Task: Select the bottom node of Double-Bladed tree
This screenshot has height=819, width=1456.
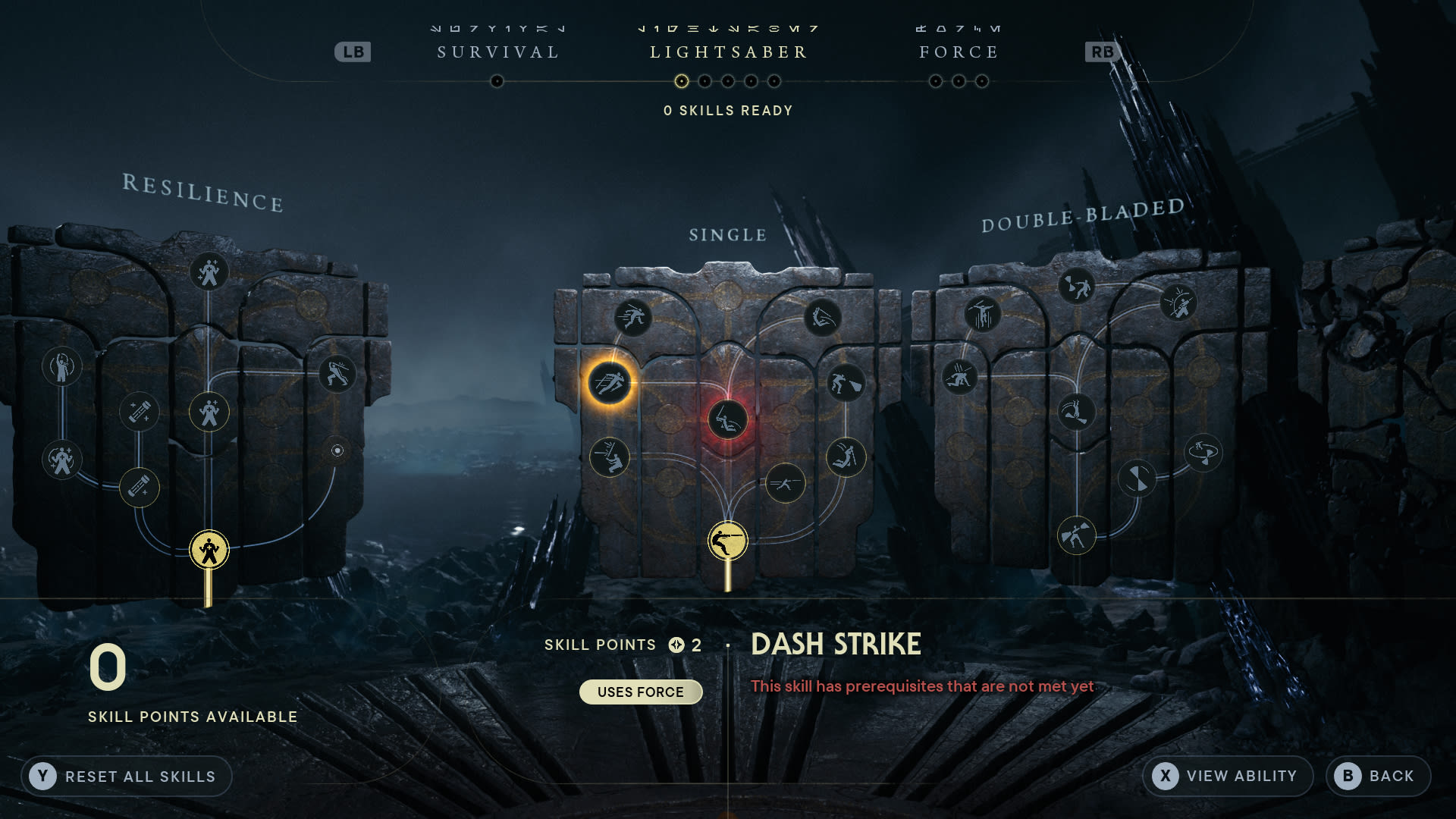Action: pos(1076,536)
